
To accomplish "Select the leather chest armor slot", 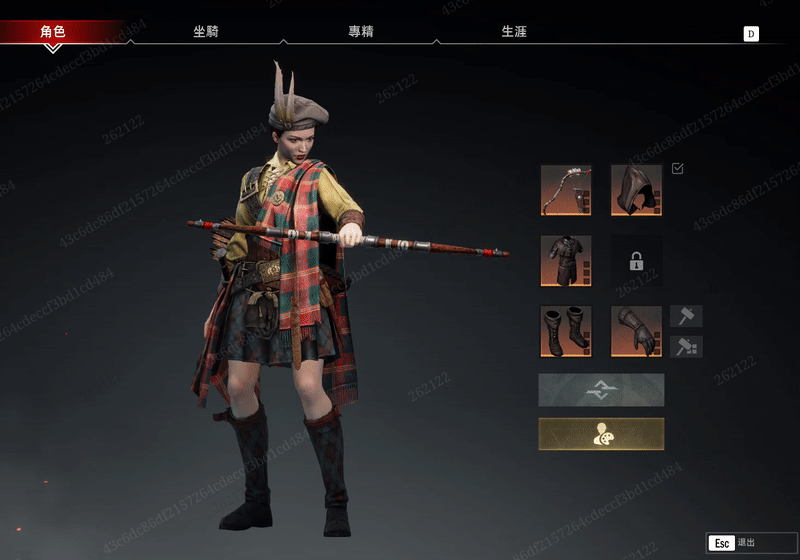I will tap(566, 261).
